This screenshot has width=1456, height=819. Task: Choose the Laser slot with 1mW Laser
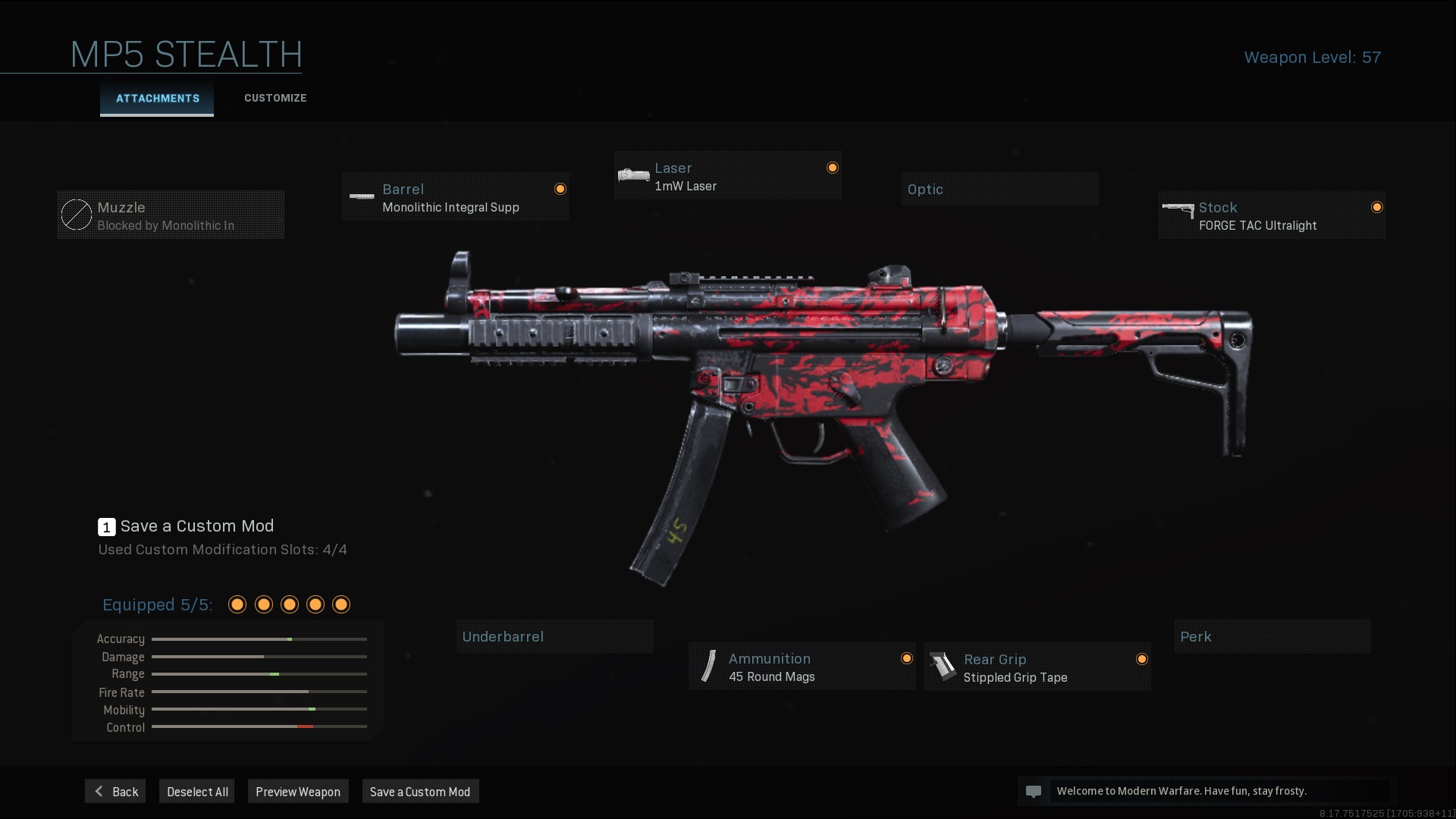point(727,176)
